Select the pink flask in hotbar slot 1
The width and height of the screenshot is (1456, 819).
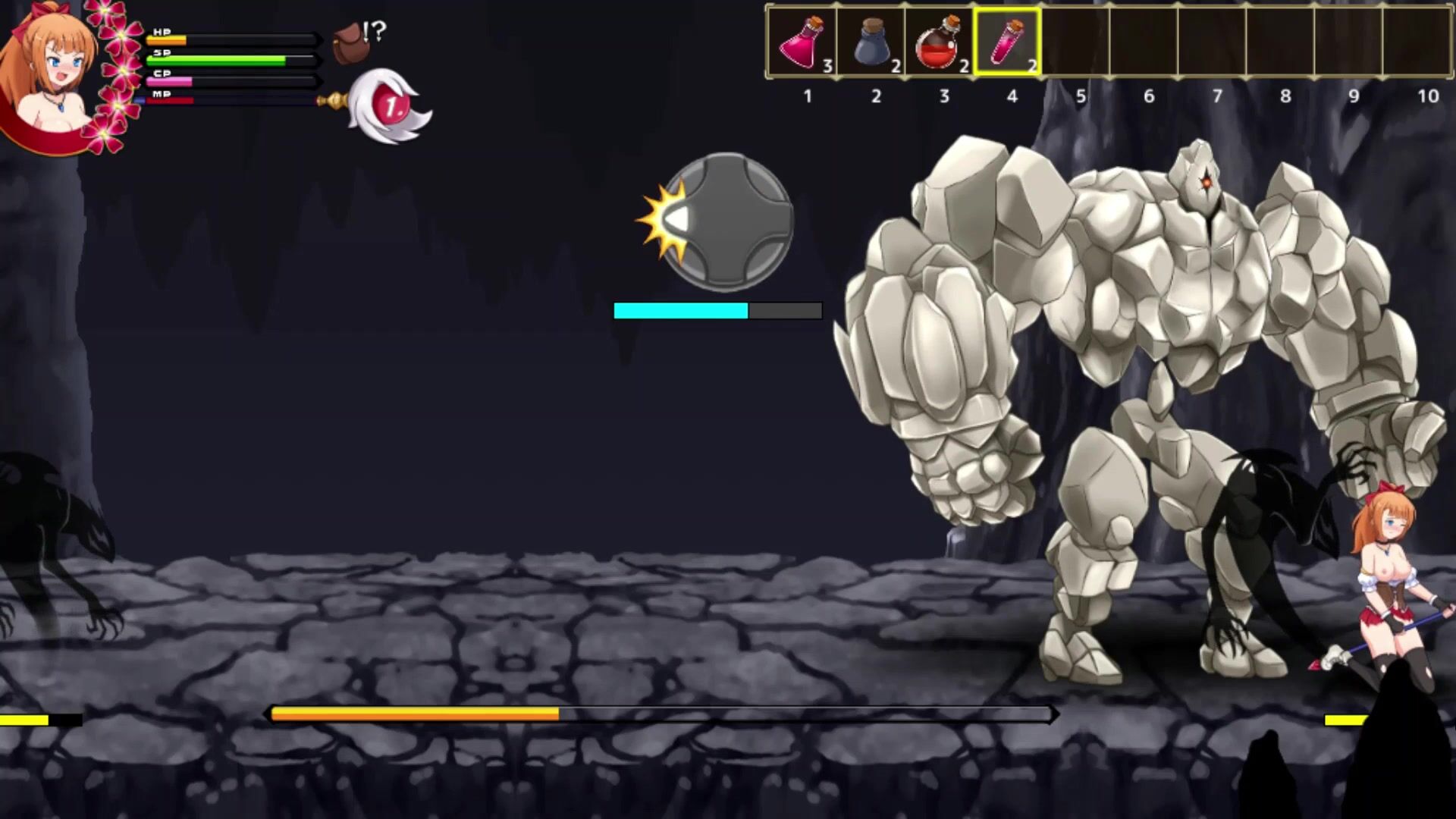pos(802,43)
